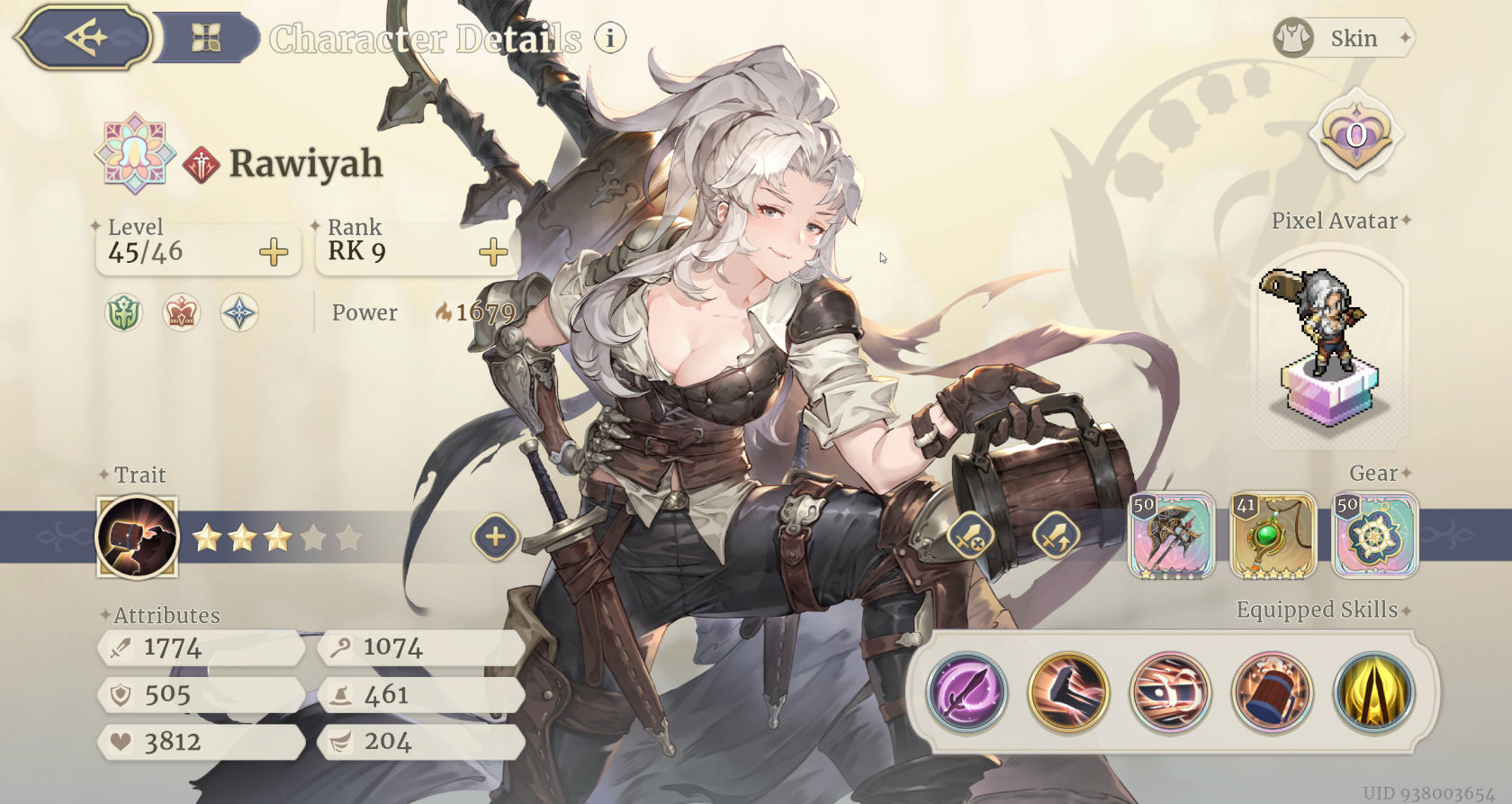Inspect the blue four-point star emblem
This screenshot has height=804, width=1512.
[239, 313]
